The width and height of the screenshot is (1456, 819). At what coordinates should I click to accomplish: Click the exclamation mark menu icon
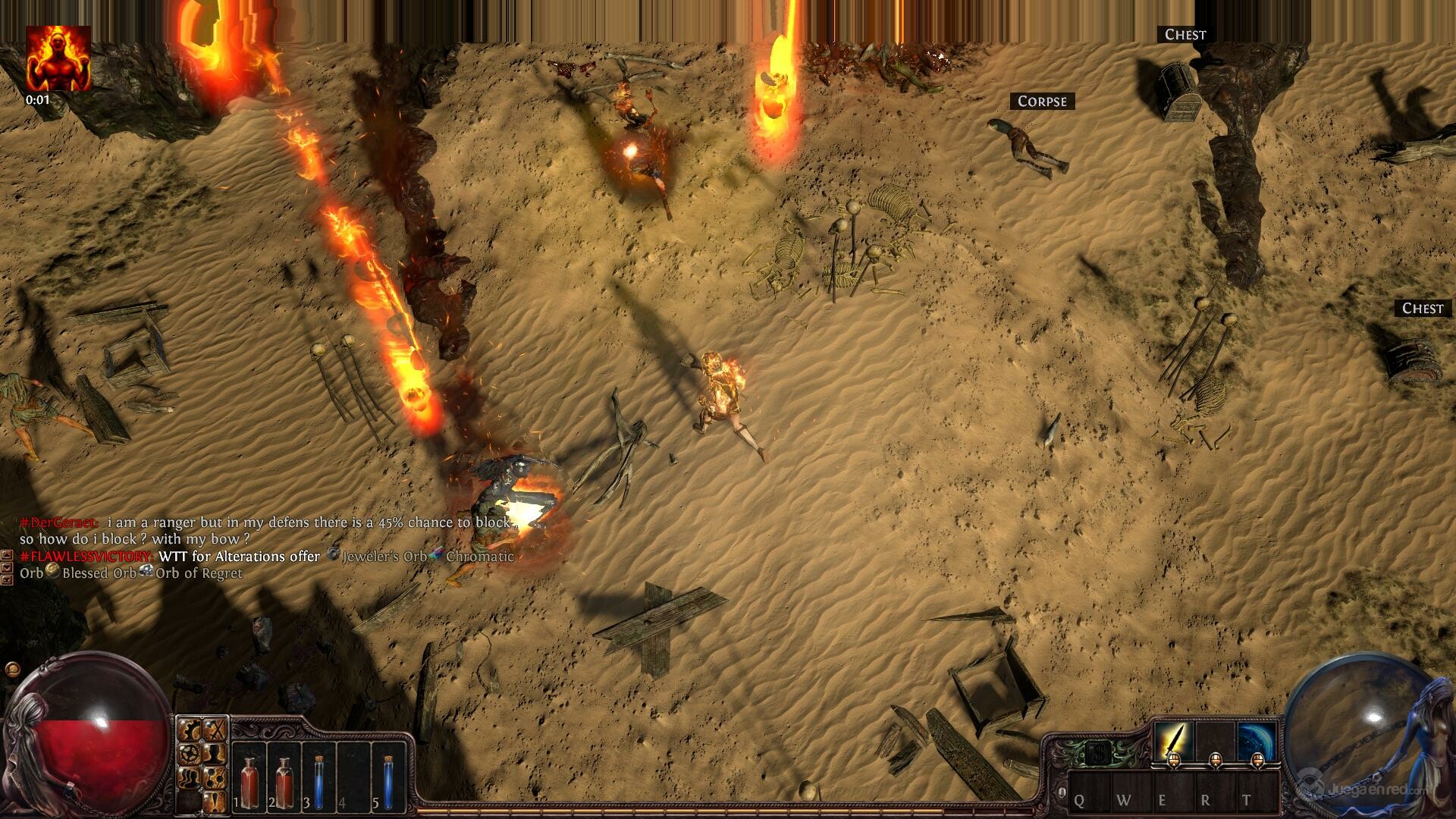click(x=216, y=800)
